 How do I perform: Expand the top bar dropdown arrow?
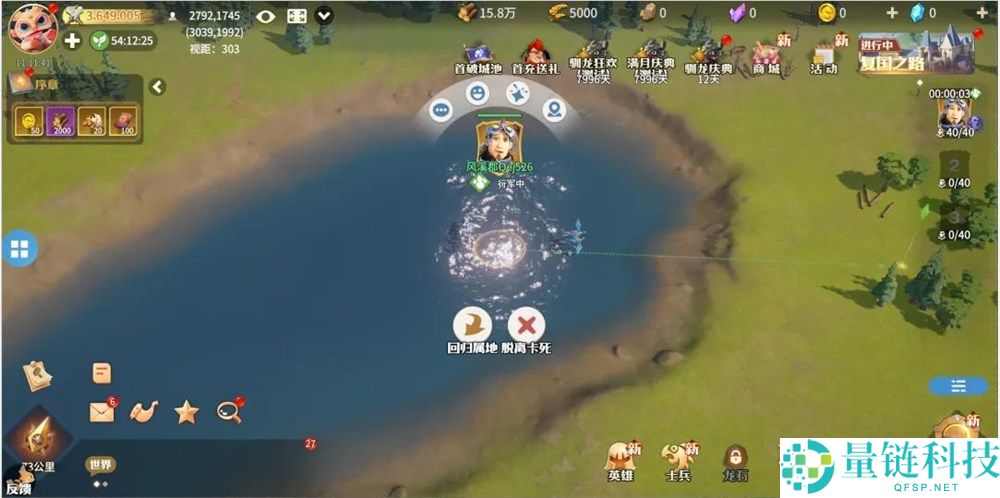point(324,16)
